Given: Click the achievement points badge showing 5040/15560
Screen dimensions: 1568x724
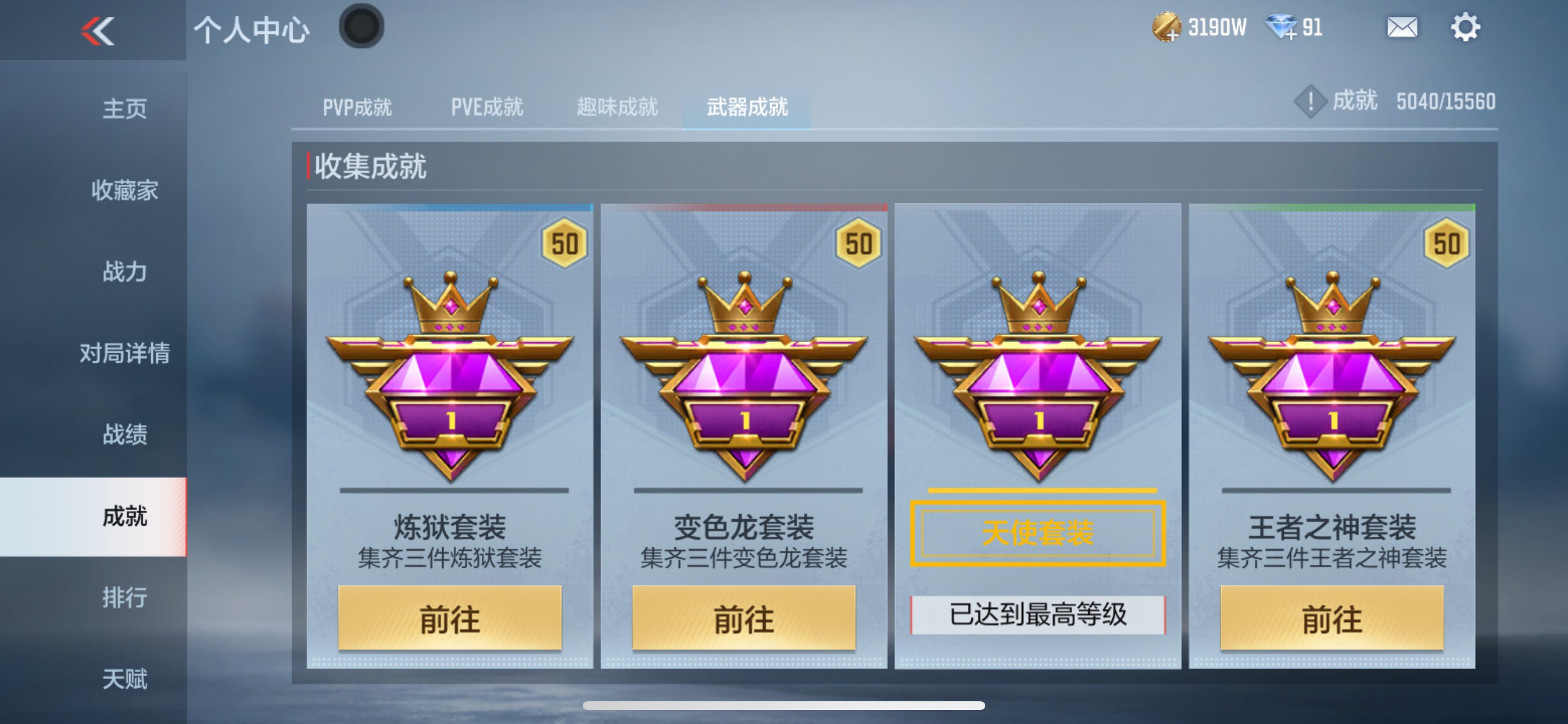Looking at the screenshot, I should click(1394, 101).
